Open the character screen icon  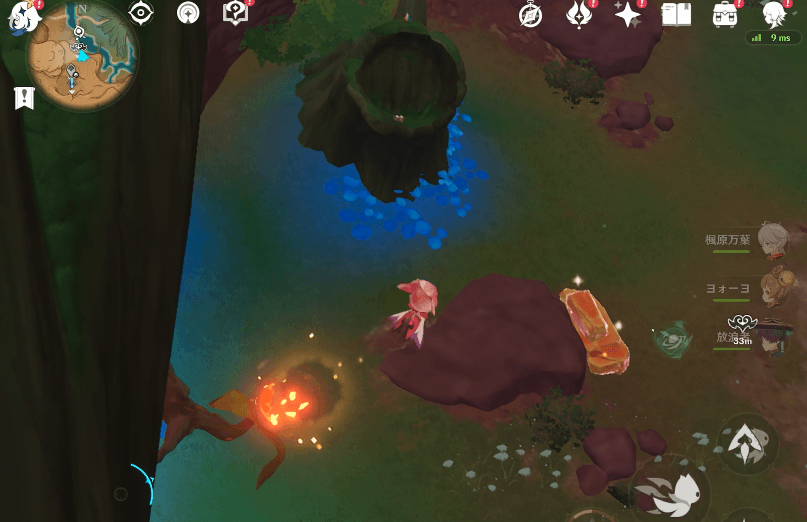pyautogui.click(x=774, y=15)
